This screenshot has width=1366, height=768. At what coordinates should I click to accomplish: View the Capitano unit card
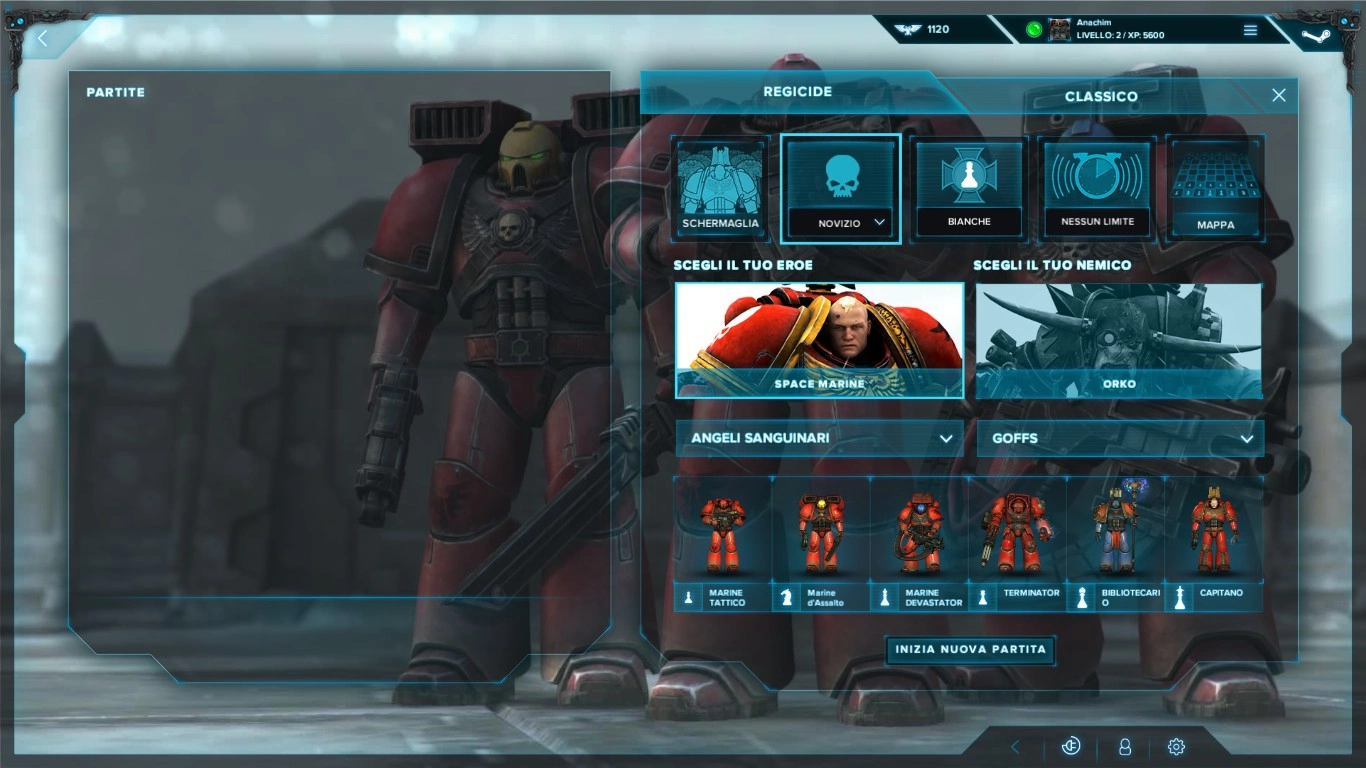point(1214,543)
